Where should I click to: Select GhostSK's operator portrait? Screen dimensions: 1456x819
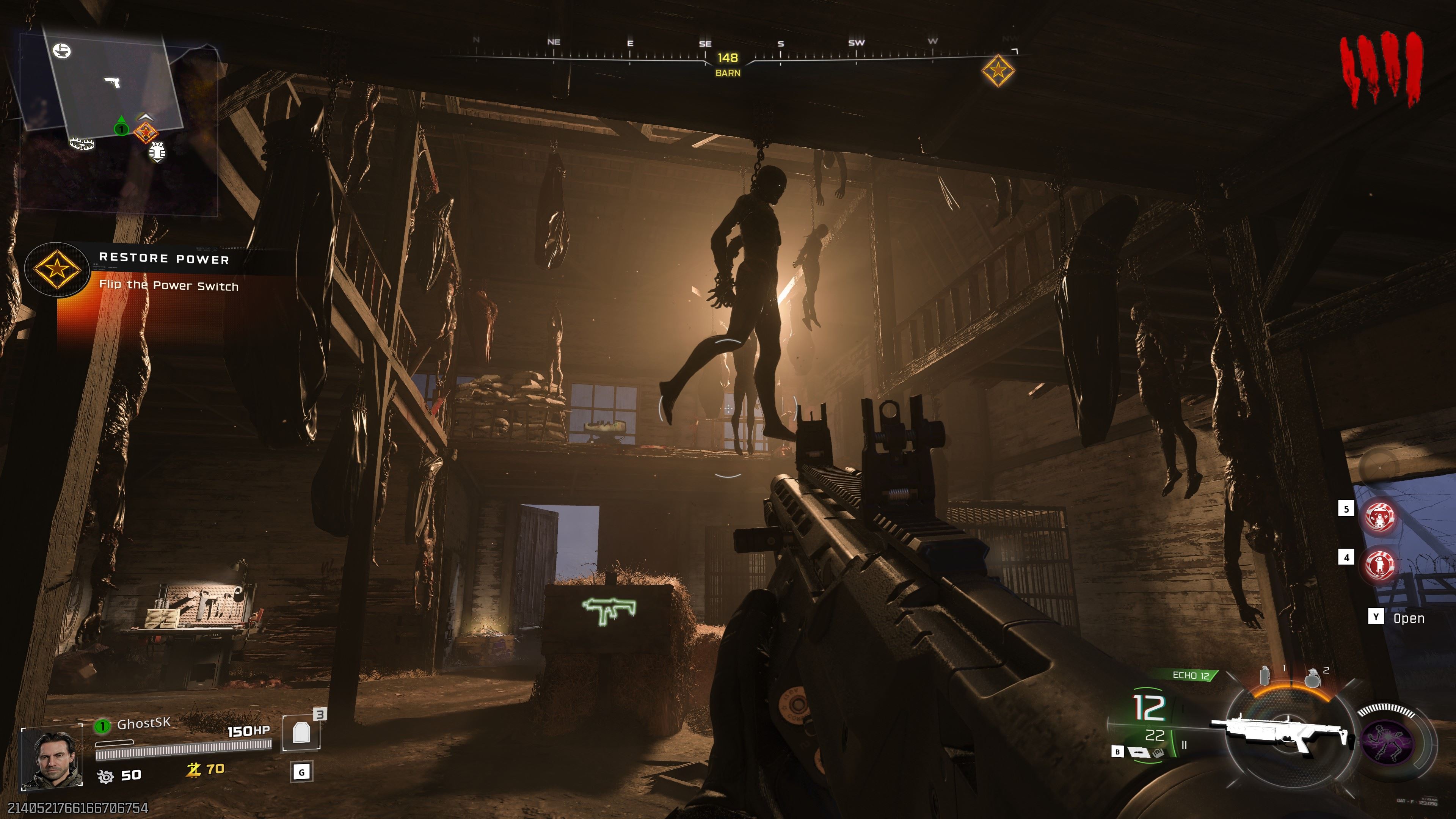click(52, 759)
